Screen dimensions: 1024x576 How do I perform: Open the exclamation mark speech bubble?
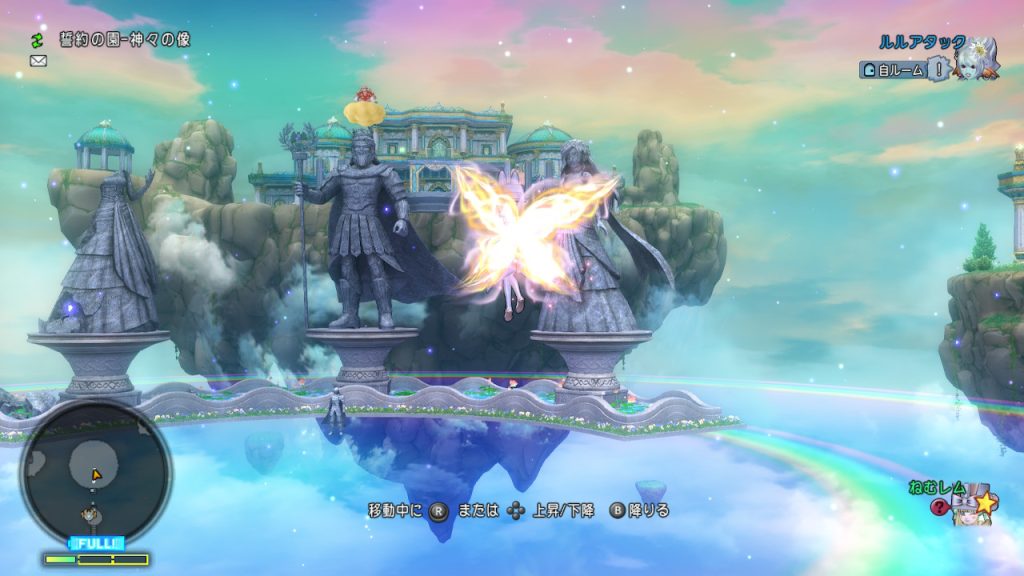pyautogui.click(x=938, y=68)
